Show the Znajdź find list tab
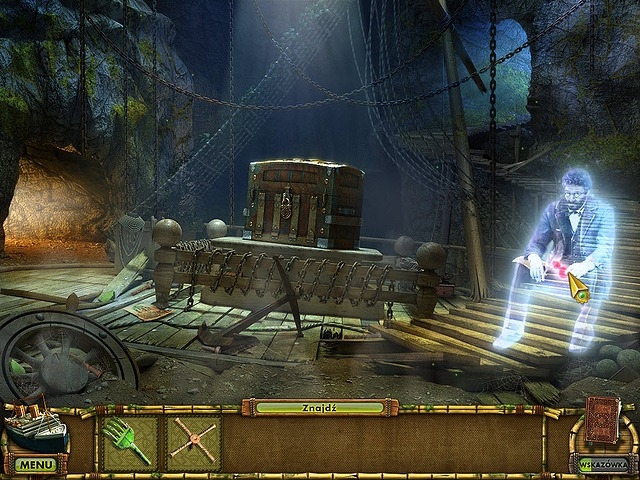This screenshot has height=480, width=640. tap(319, 407)
